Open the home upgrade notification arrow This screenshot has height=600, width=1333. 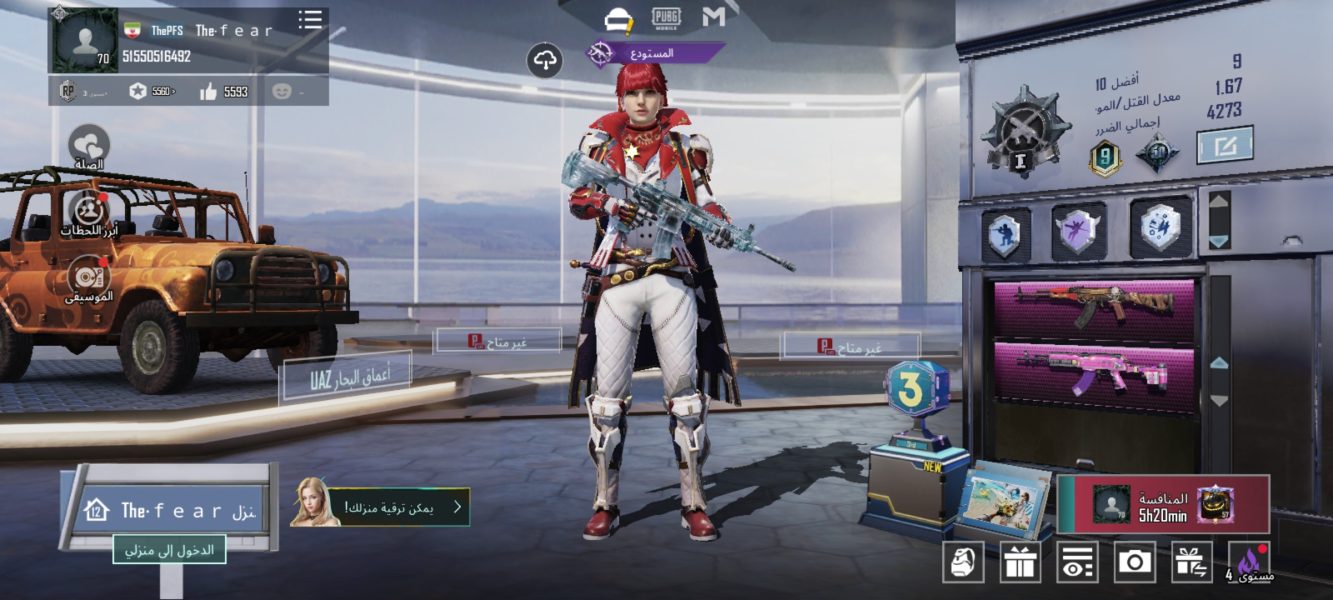click(457, 507)
